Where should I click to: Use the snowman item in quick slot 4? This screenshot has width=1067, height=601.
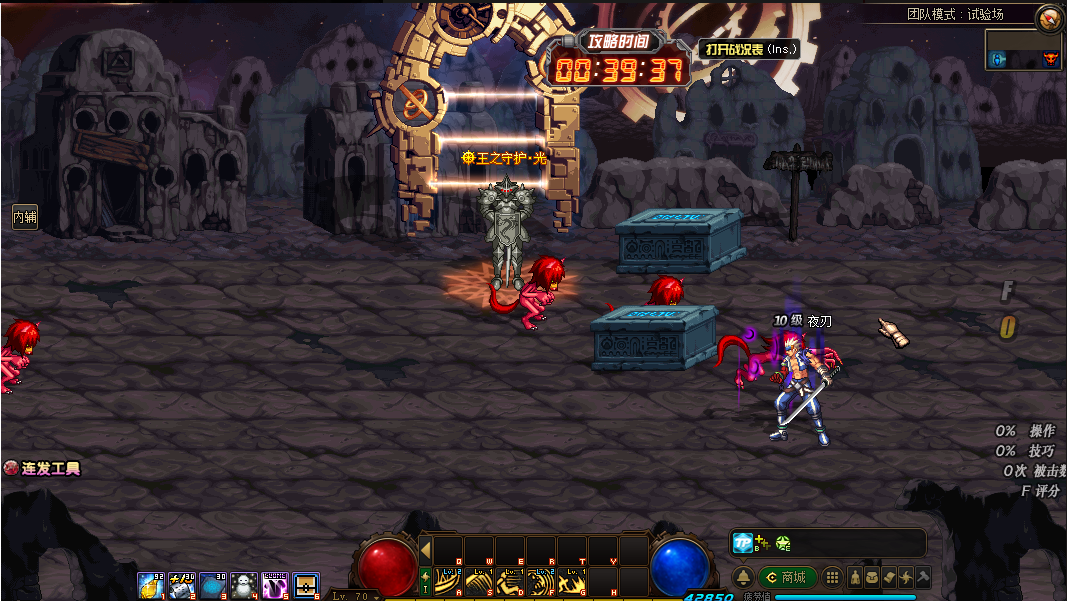244,586
